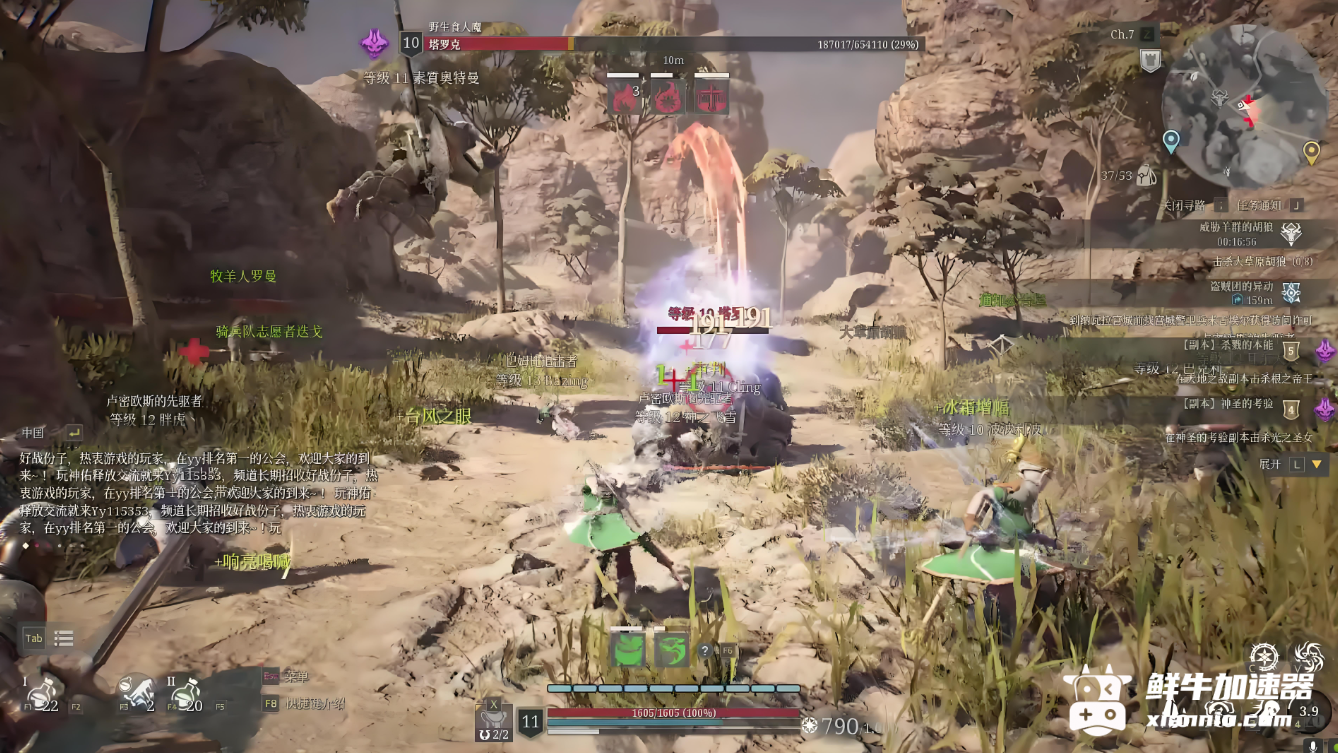Open the list menu icon beside Tab
The image size is (1338, 753).
click(64, 639)
